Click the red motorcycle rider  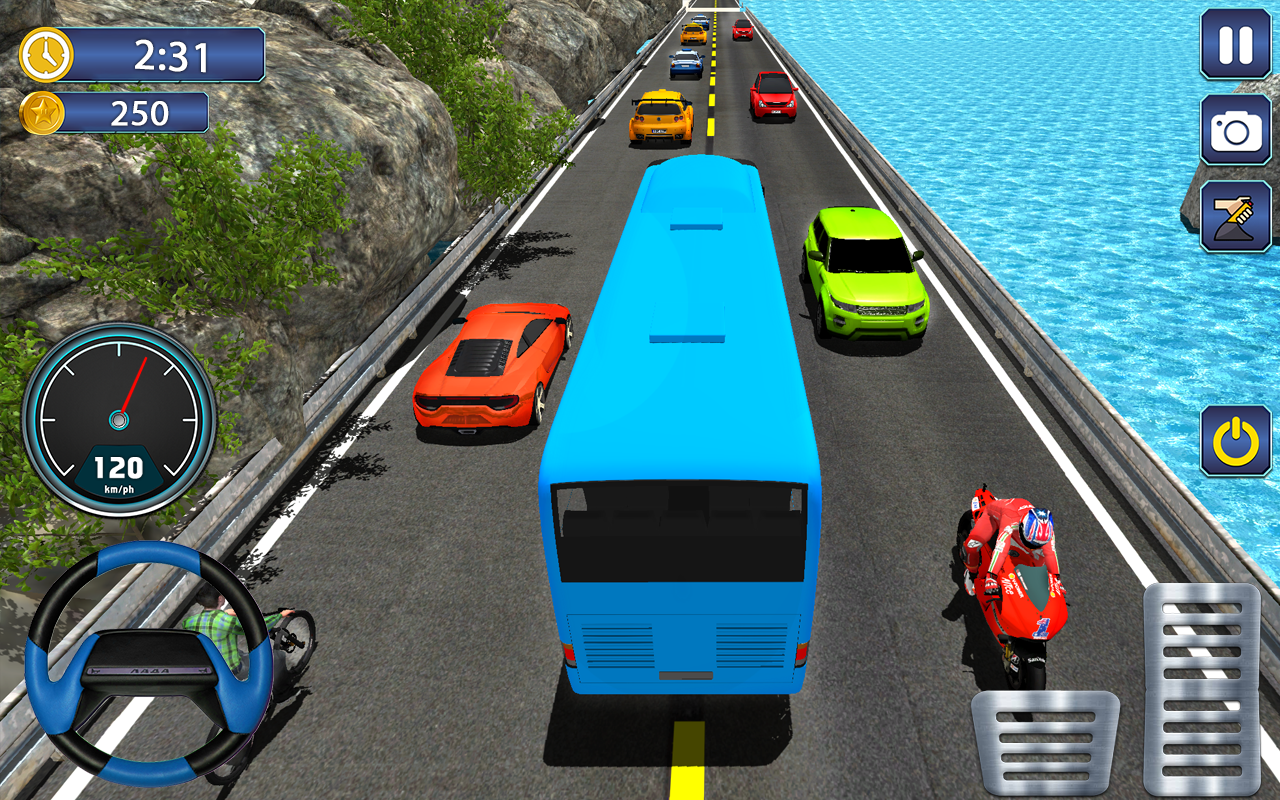coord(1020,560)
